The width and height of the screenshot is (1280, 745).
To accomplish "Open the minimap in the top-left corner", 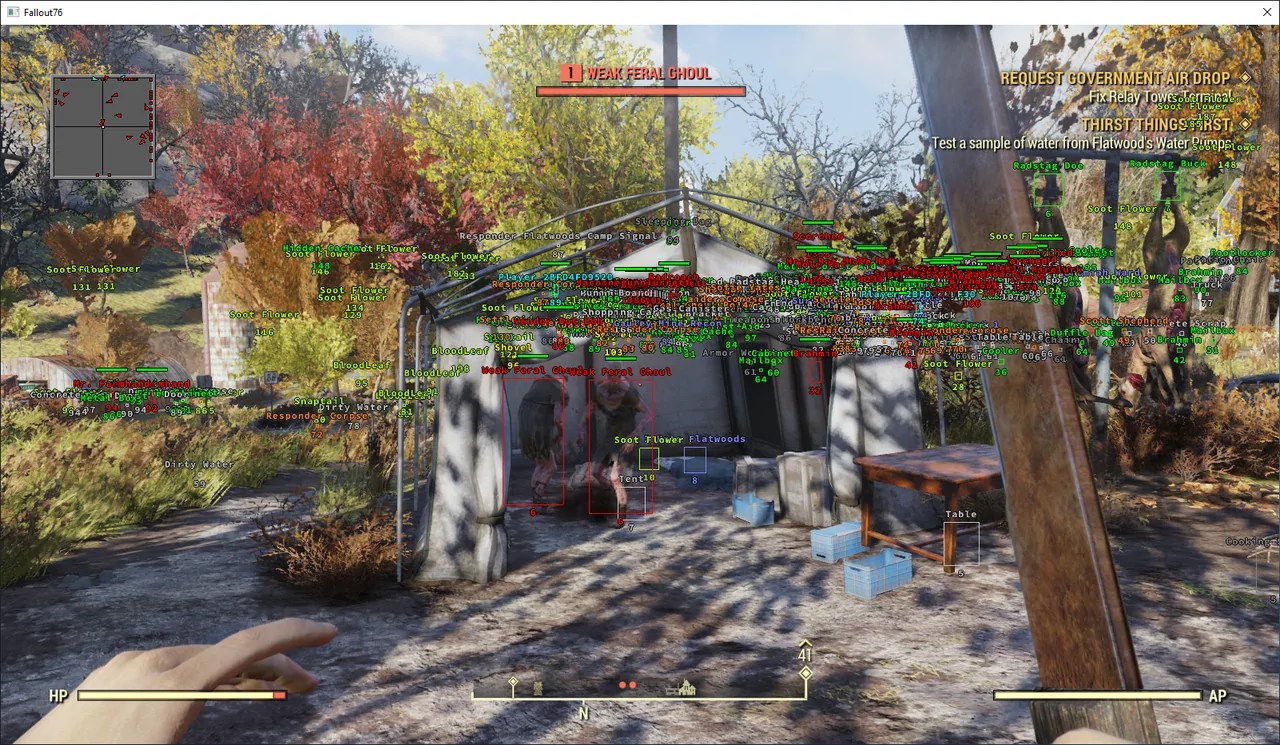I will click(x=103, y=125).
